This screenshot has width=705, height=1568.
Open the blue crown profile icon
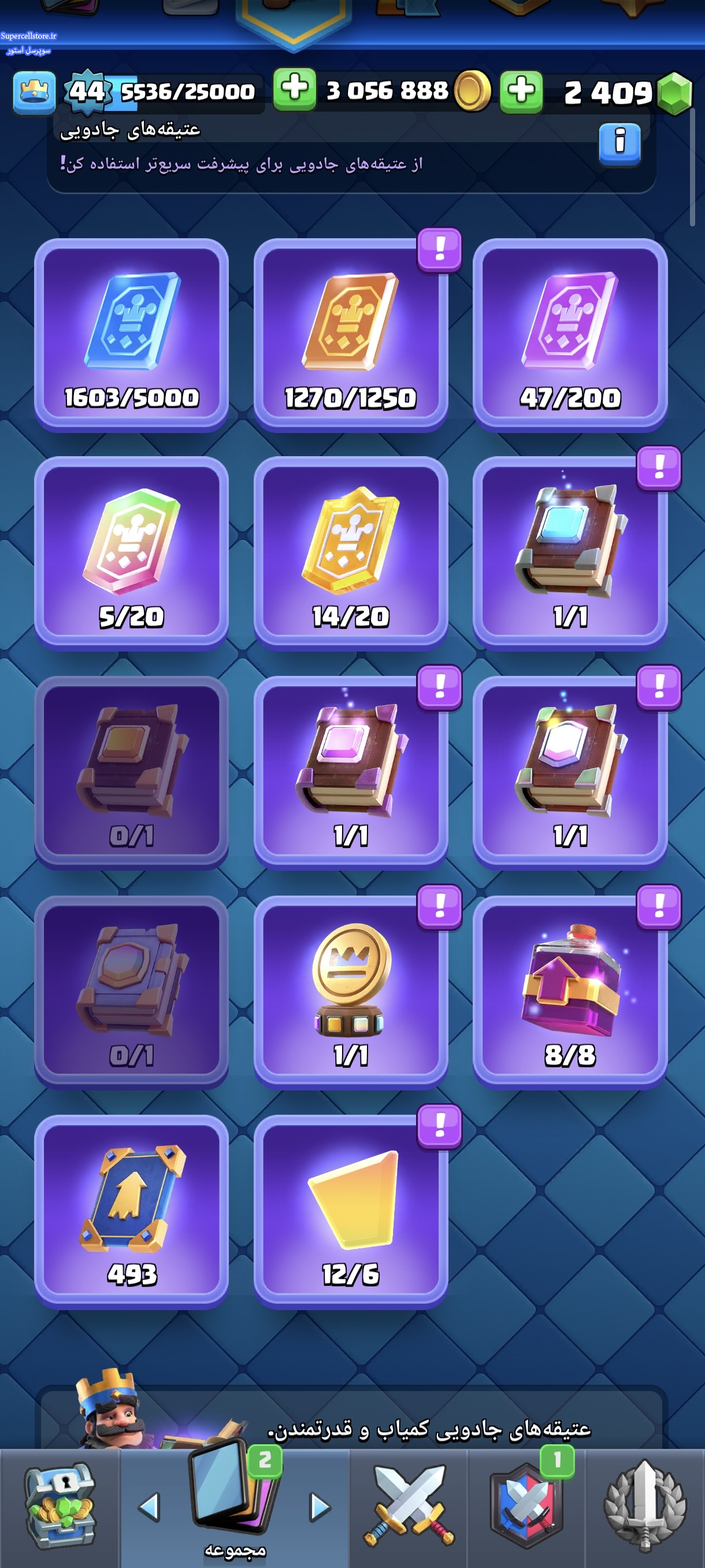pos(35,93)
